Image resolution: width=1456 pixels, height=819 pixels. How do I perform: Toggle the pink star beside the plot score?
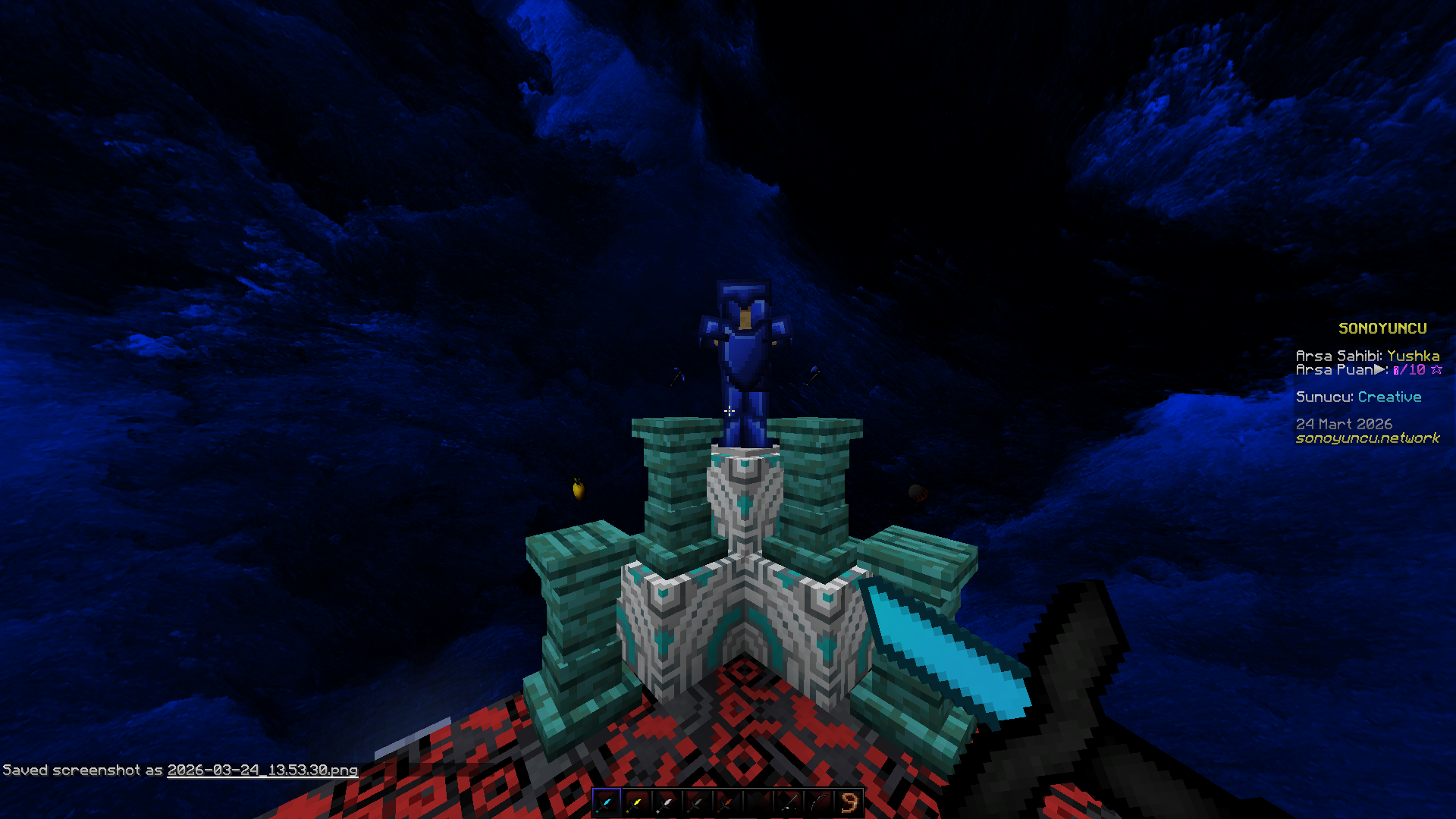(x=1437, y=369)
